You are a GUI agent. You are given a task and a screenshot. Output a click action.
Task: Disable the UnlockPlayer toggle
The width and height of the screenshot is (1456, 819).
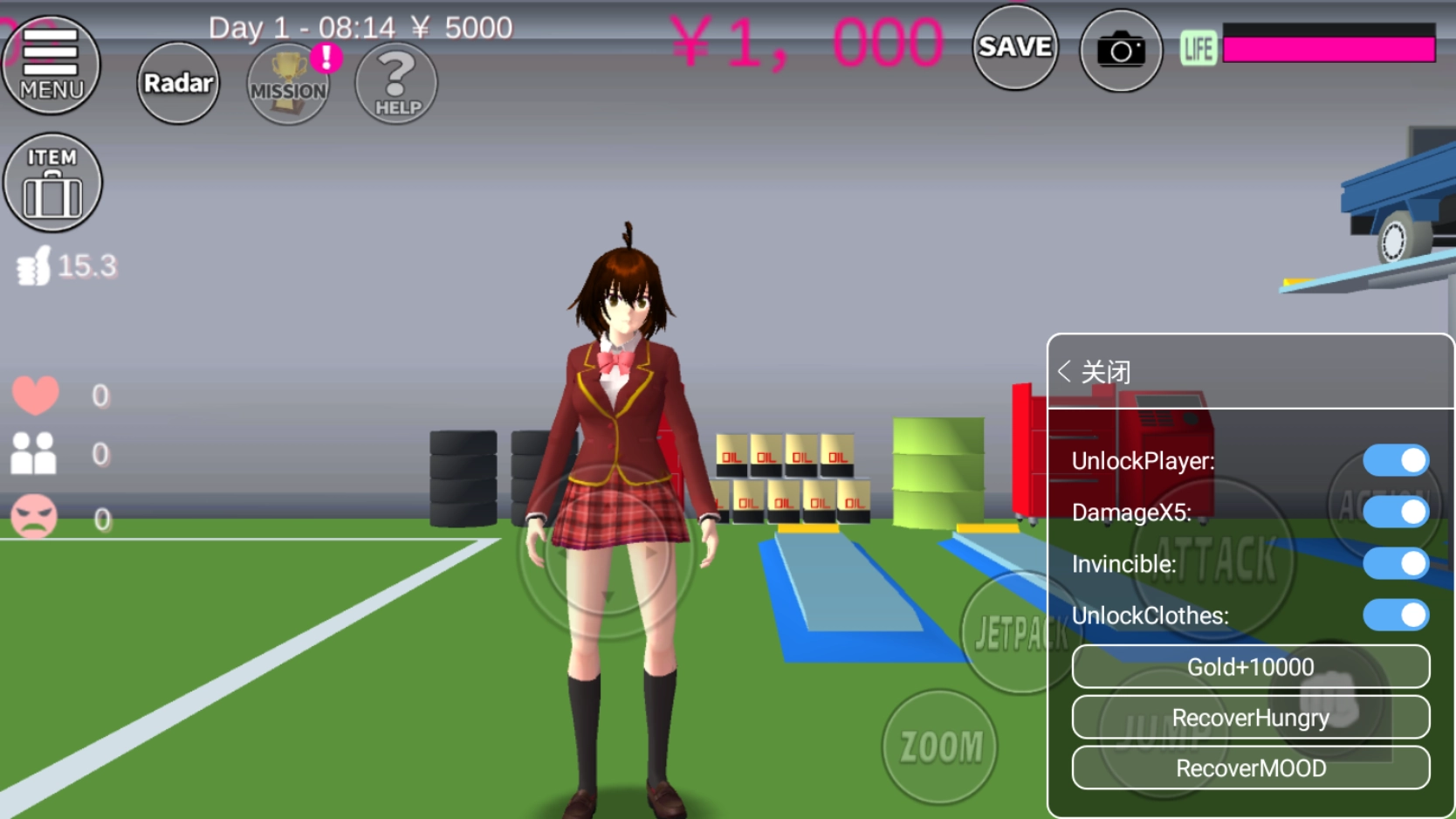[1395, 460]
